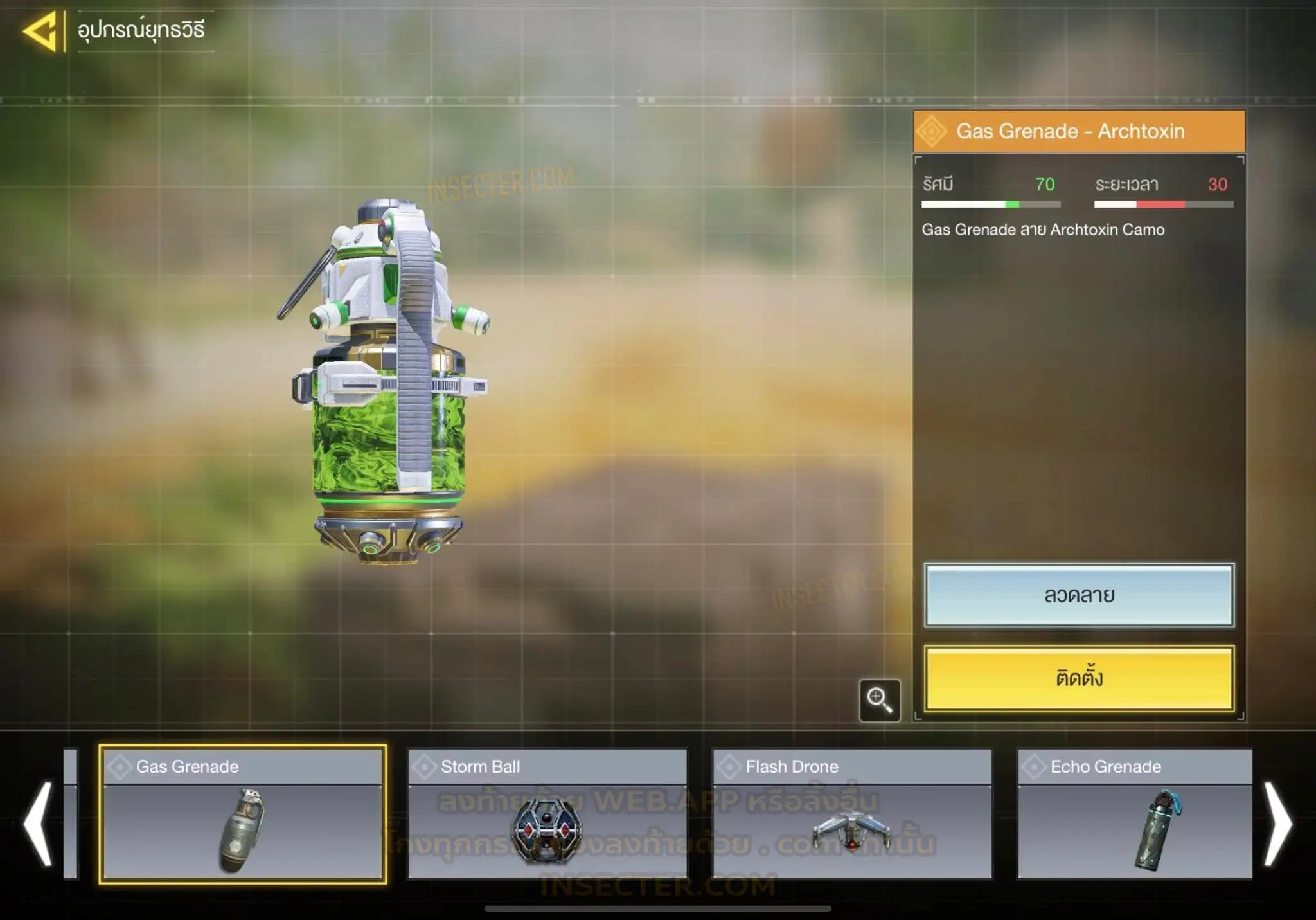Choose the Storm Ball card
This screenshot has height=920, width=1316.
coord(547,814)
